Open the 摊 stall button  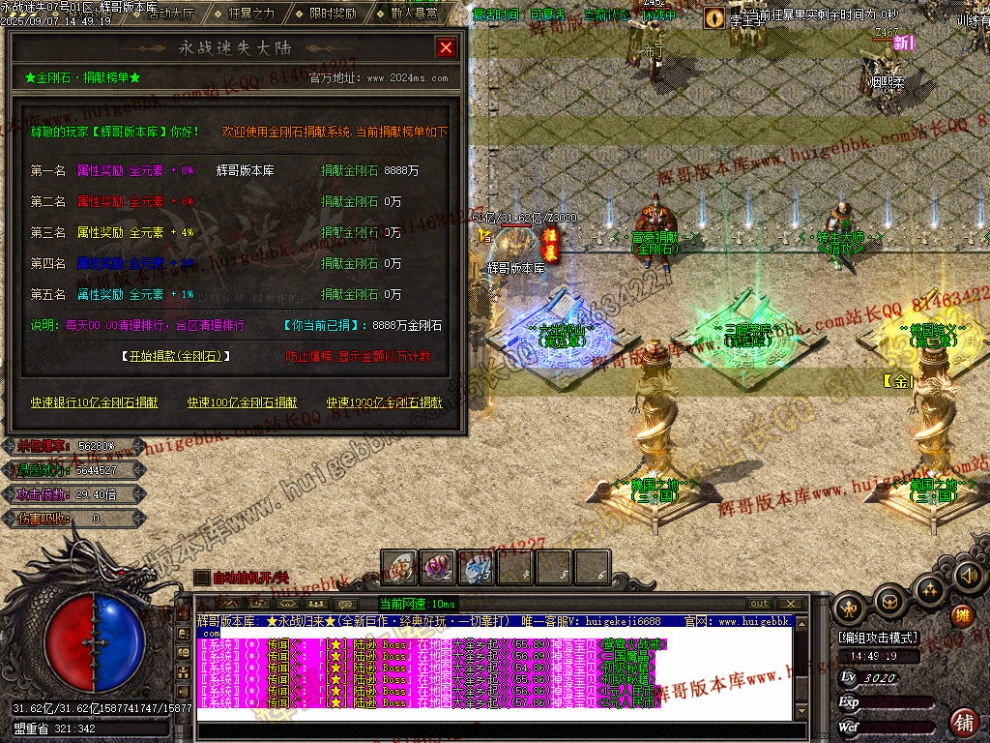[x=961, y=616]
